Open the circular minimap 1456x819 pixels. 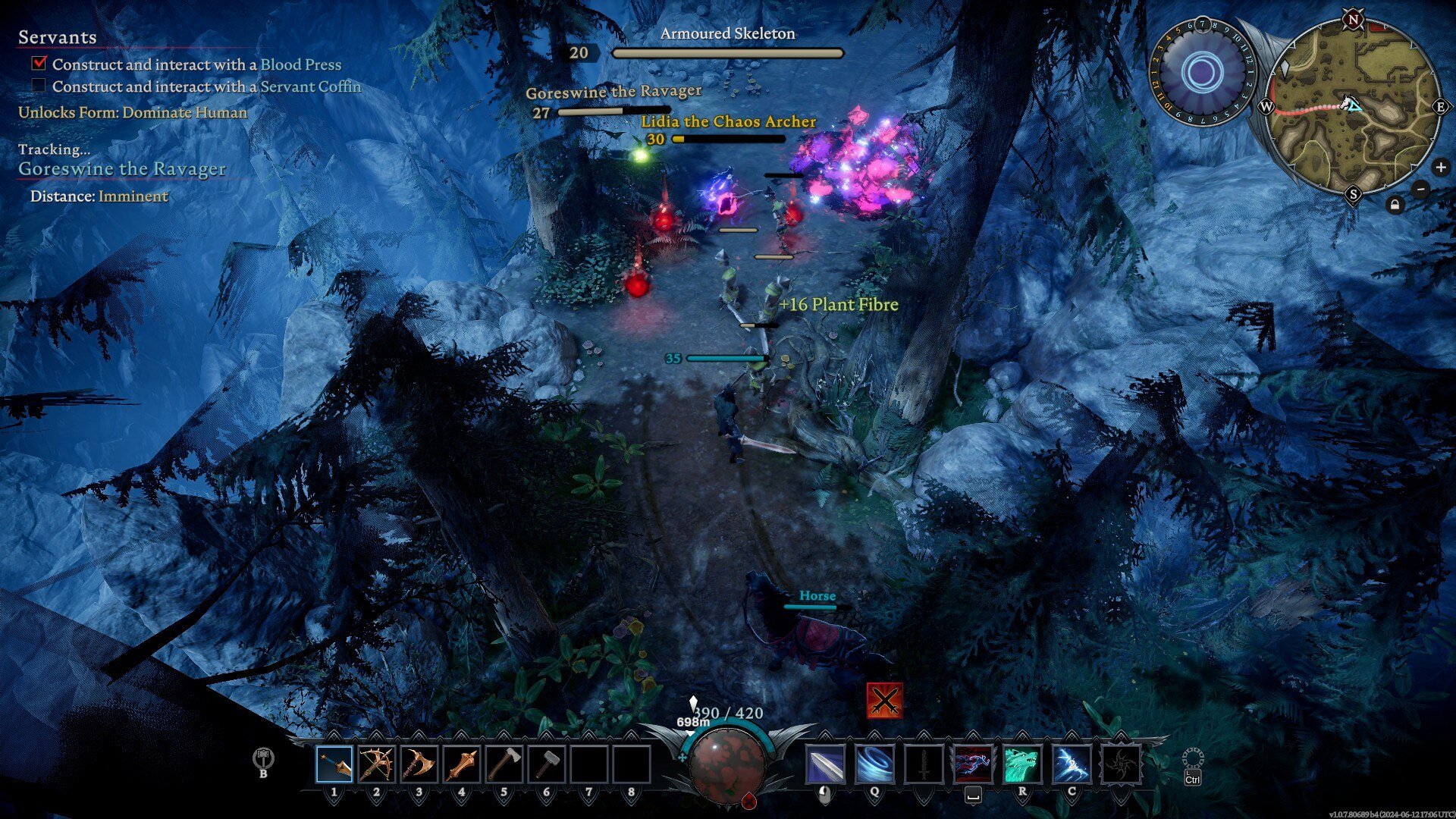pyautogui.click(x=1353, y=106)
